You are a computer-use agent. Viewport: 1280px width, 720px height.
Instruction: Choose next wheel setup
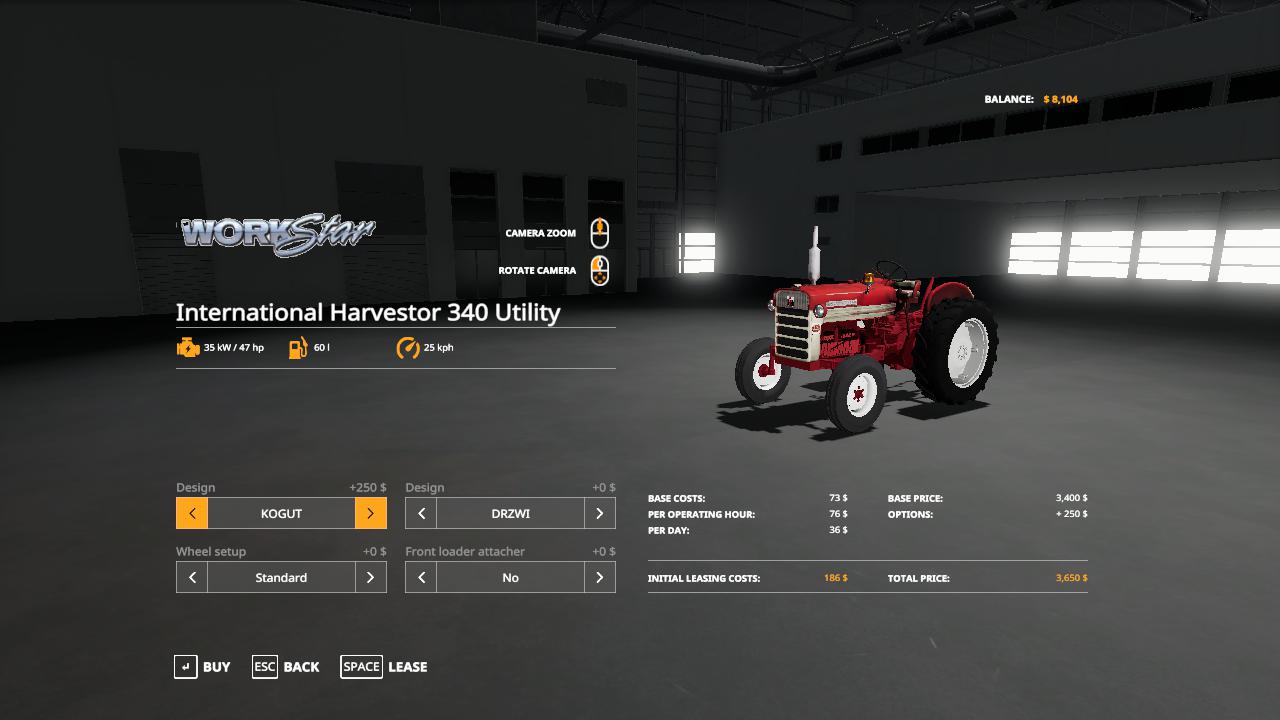click(370, 578)
